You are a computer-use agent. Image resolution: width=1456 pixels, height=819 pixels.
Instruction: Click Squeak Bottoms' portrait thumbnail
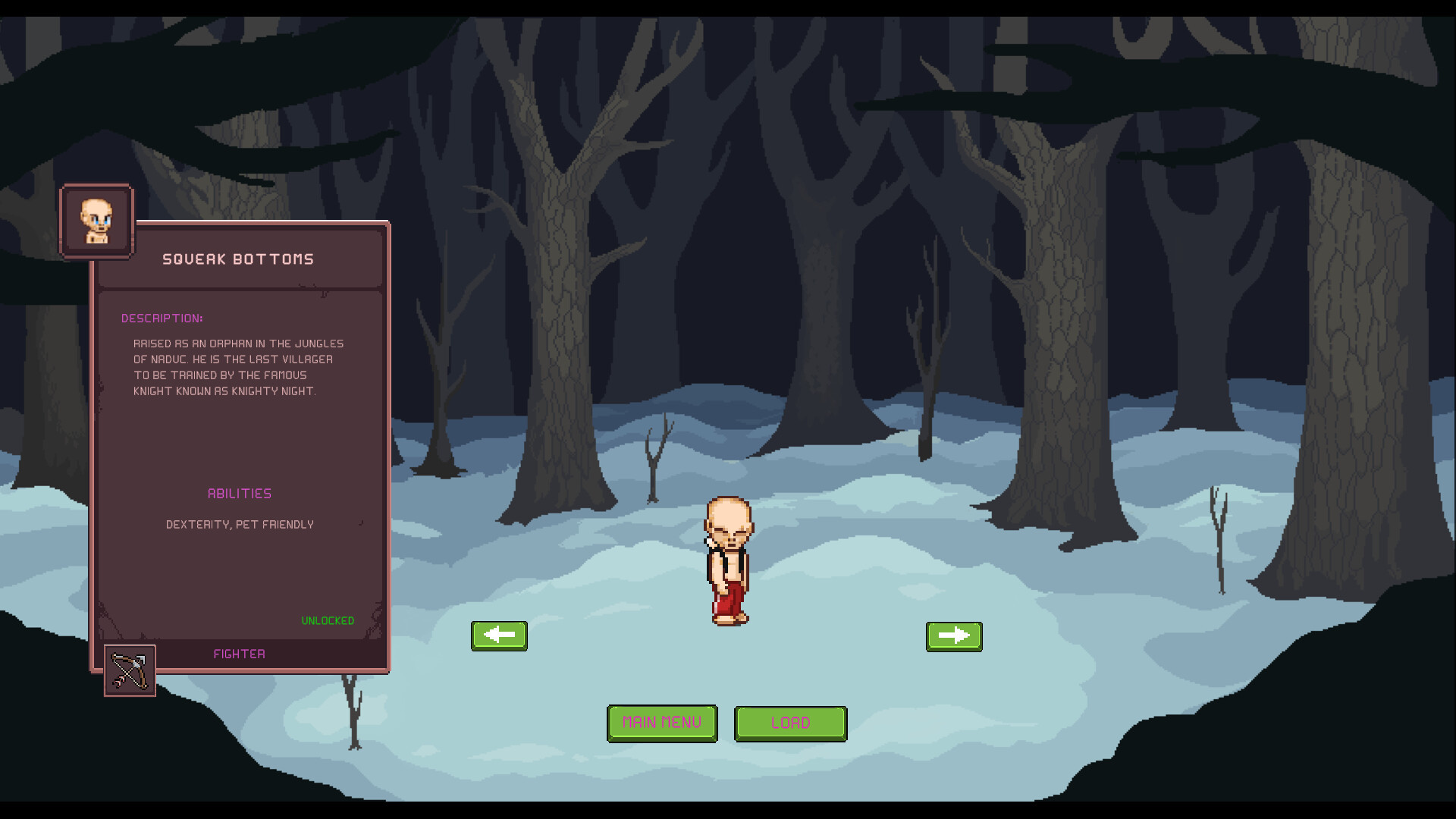click(96, 221)
